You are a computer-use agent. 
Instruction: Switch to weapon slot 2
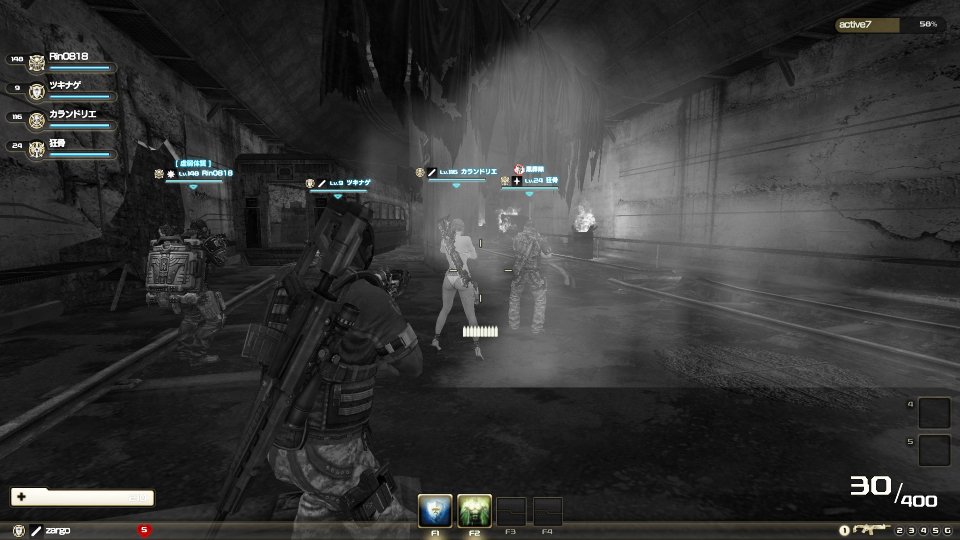pos(900,530)
